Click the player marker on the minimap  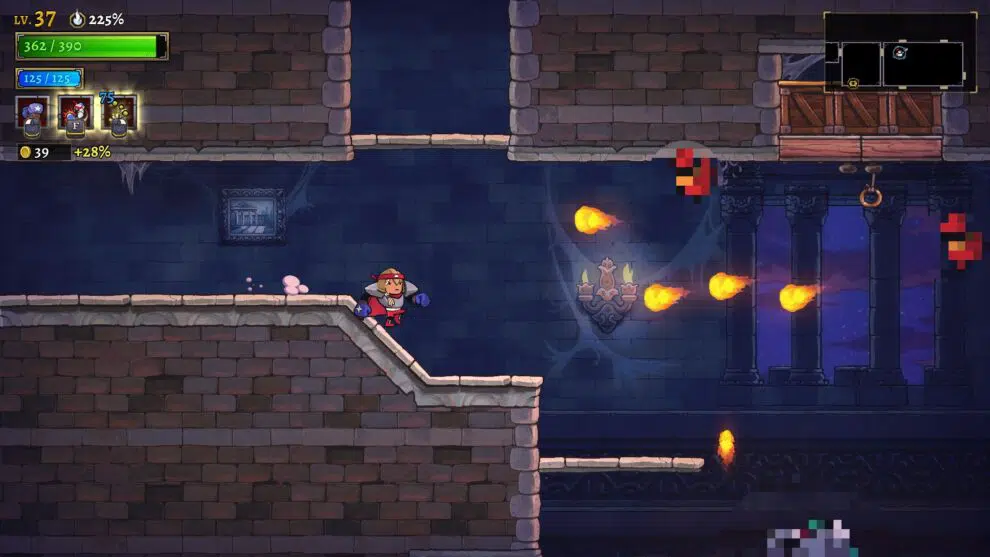click(900, 52)
